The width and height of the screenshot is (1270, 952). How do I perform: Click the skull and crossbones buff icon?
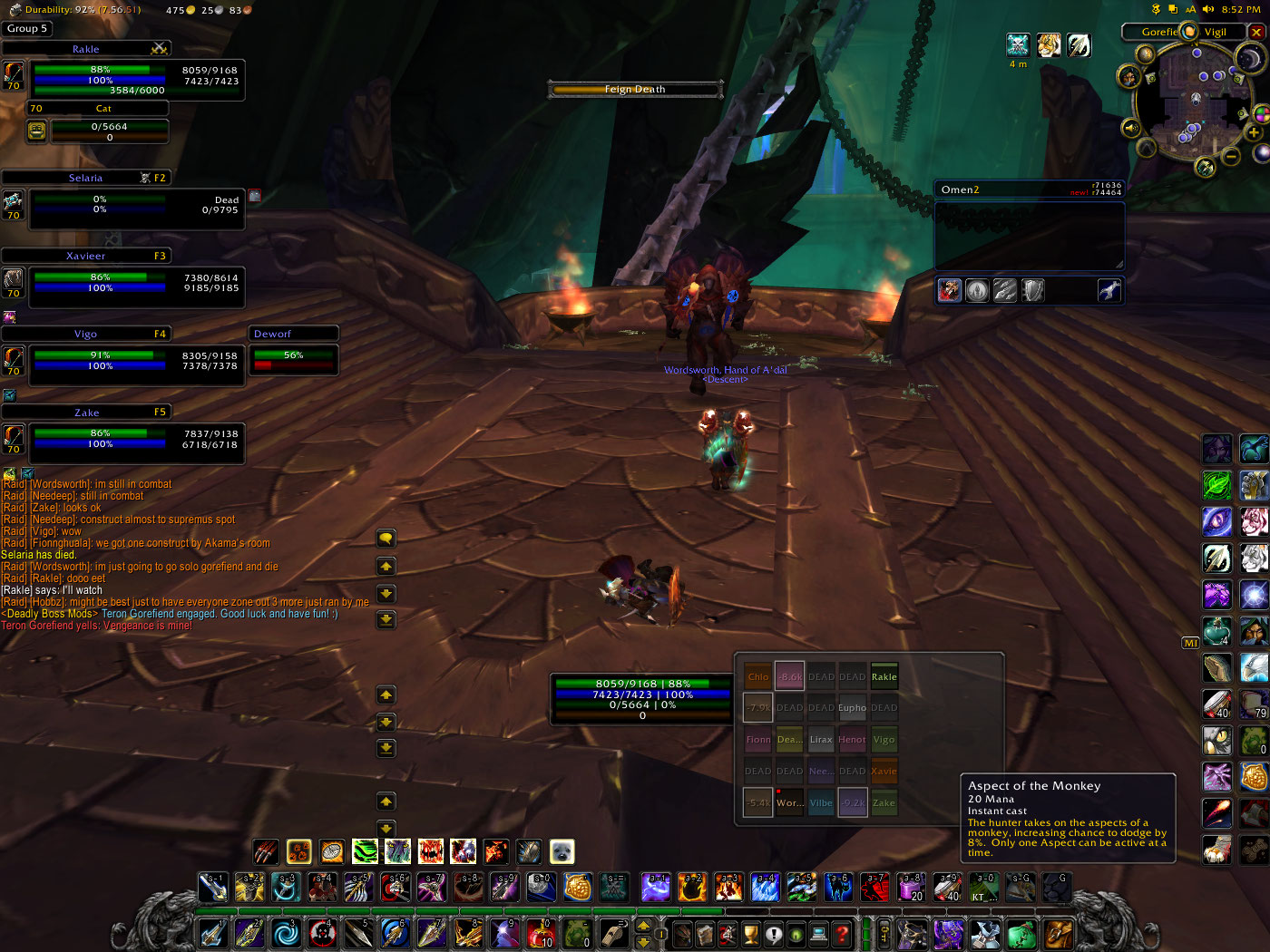[x=1018, y=44]
